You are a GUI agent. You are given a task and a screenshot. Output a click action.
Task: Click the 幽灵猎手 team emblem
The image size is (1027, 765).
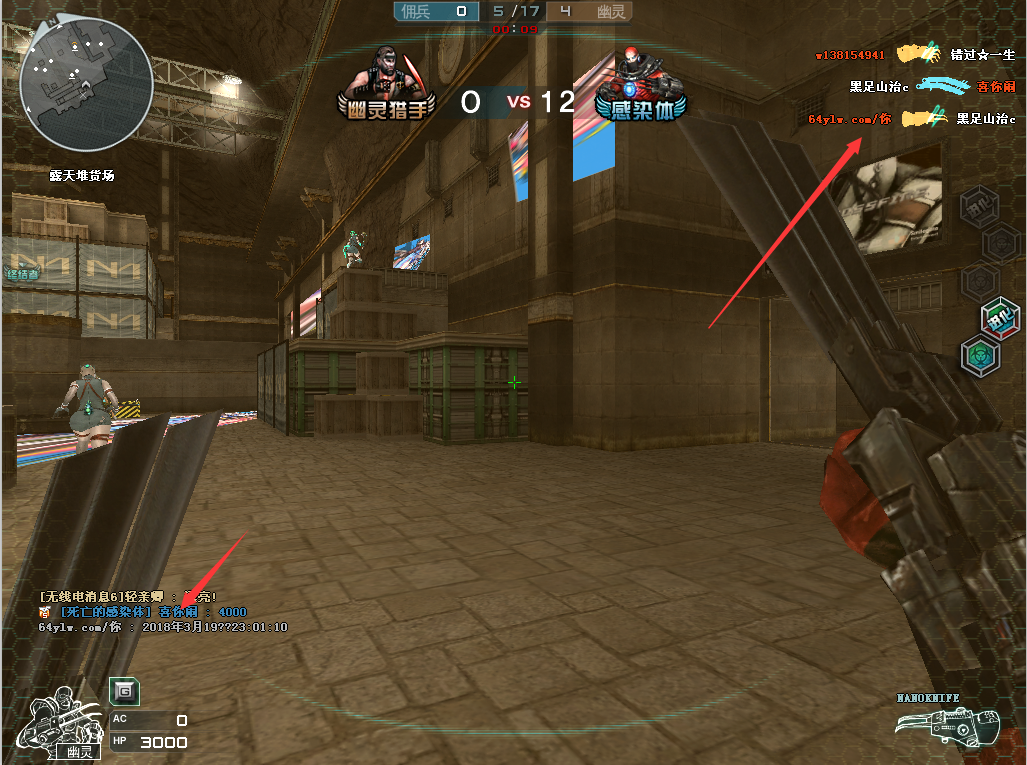[386, 86]
